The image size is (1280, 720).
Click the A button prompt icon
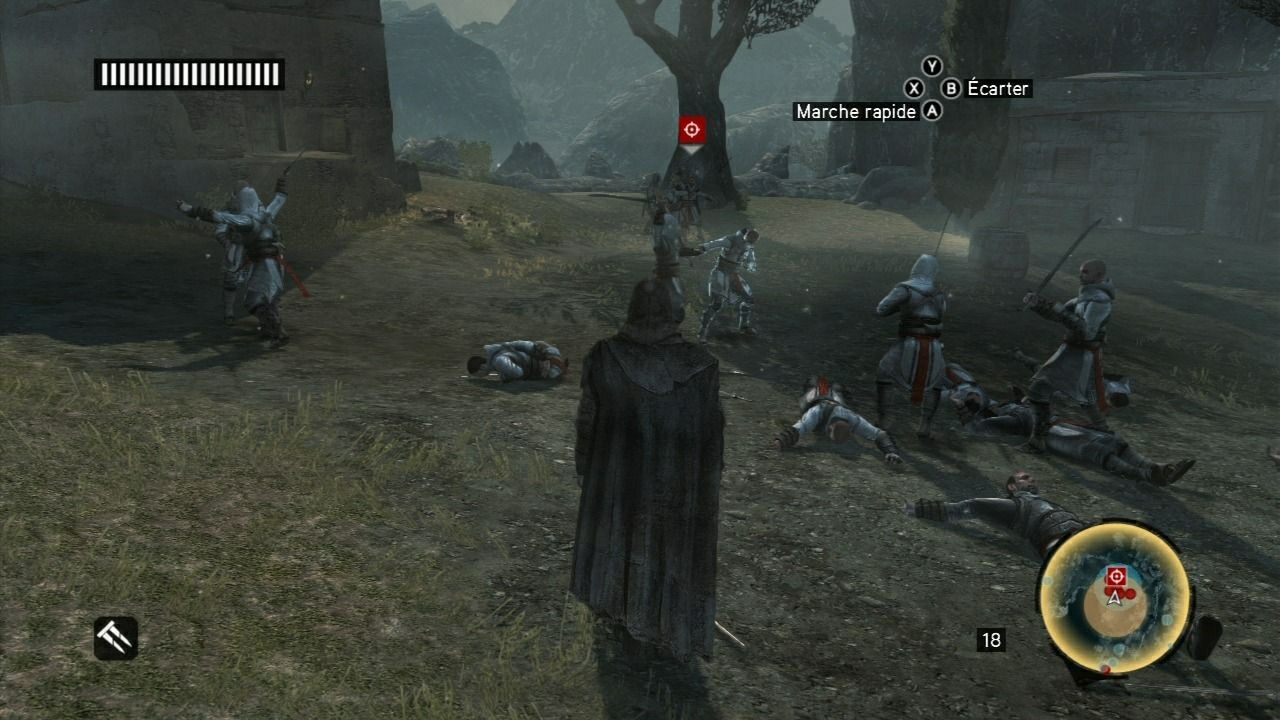[933, 110]
